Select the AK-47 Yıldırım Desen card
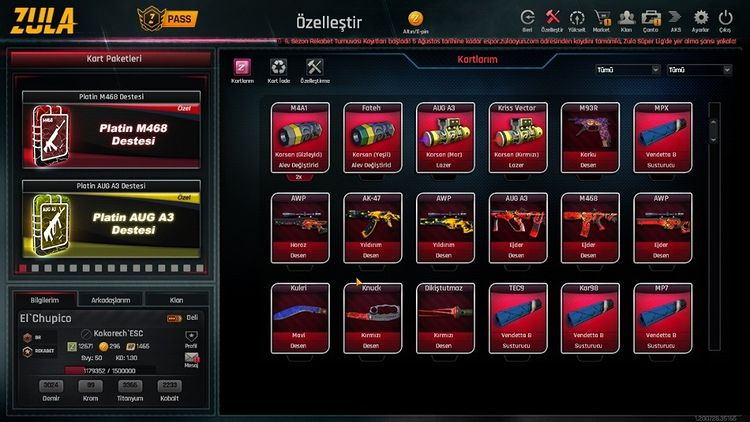This screenshot has height=422, width=750. coord(372,226)
